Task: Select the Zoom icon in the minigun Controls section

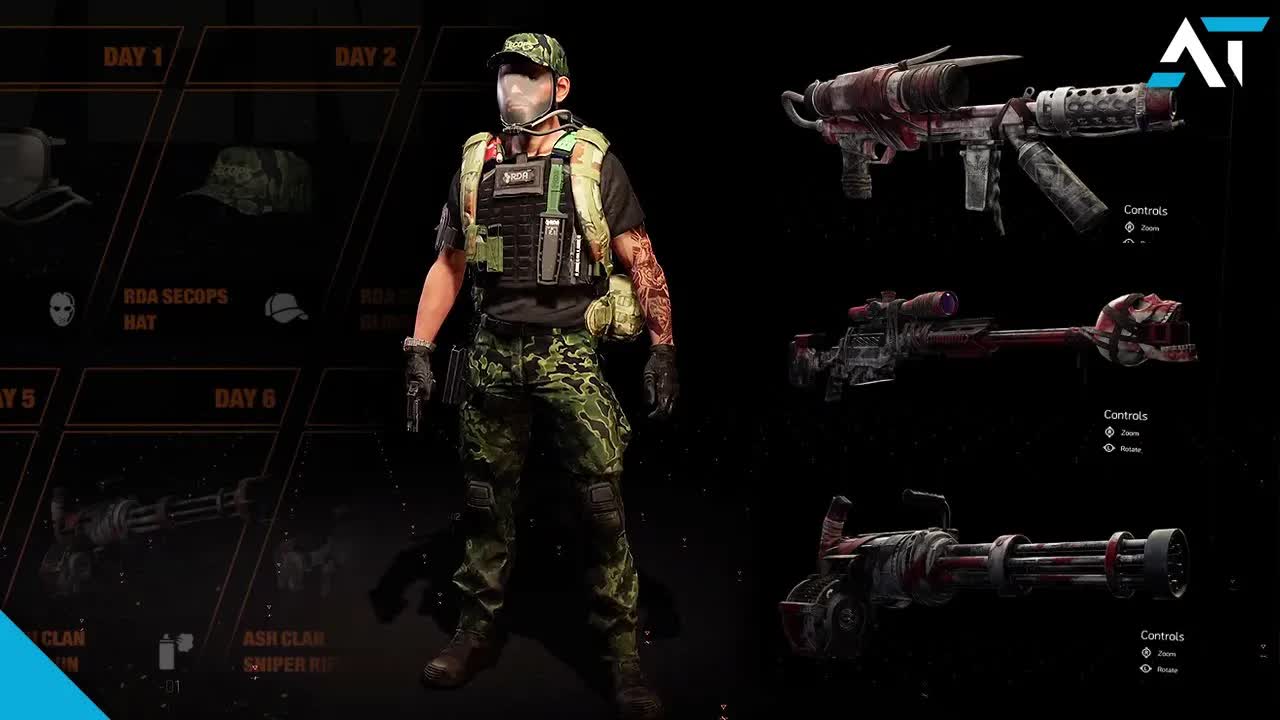Action: point(1147,653)
